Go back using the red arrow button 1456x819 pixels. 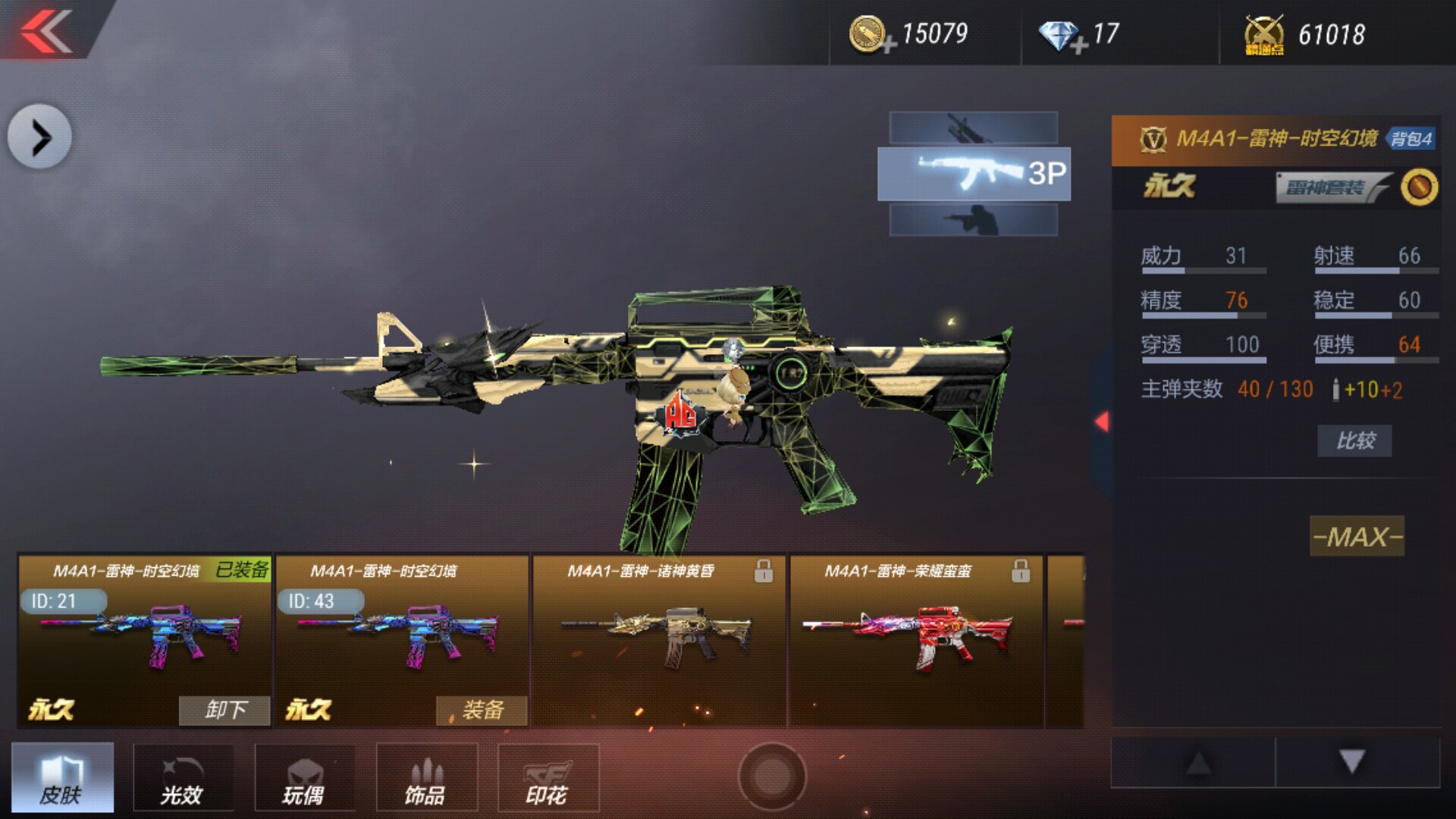click(47, 30)
